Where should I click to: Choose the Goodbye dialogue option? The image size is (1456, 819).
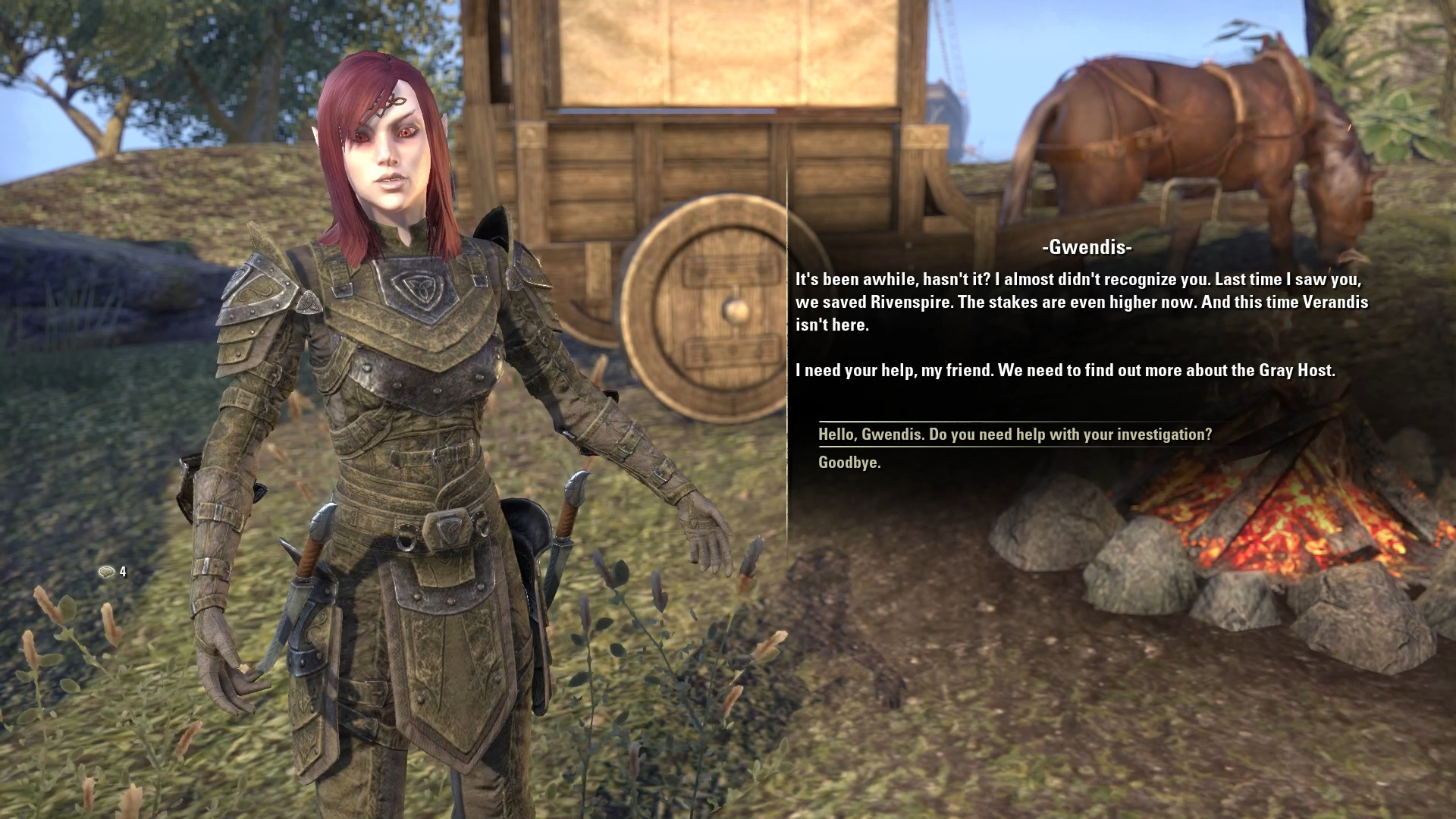coord(849,463)
